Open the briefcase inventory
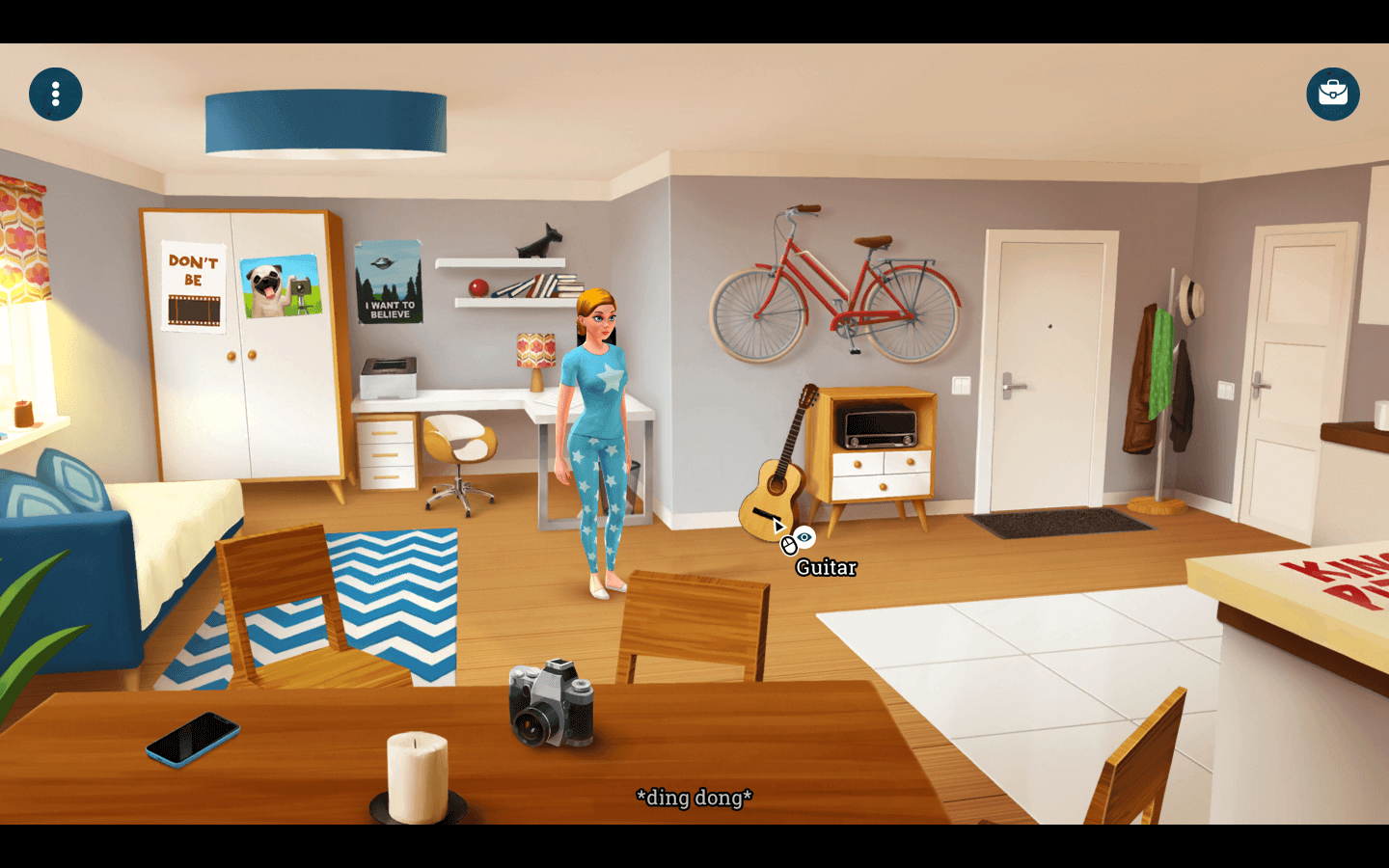Image resolution: width=1389 pixels, height=868 pixels. coord(1332,94)
